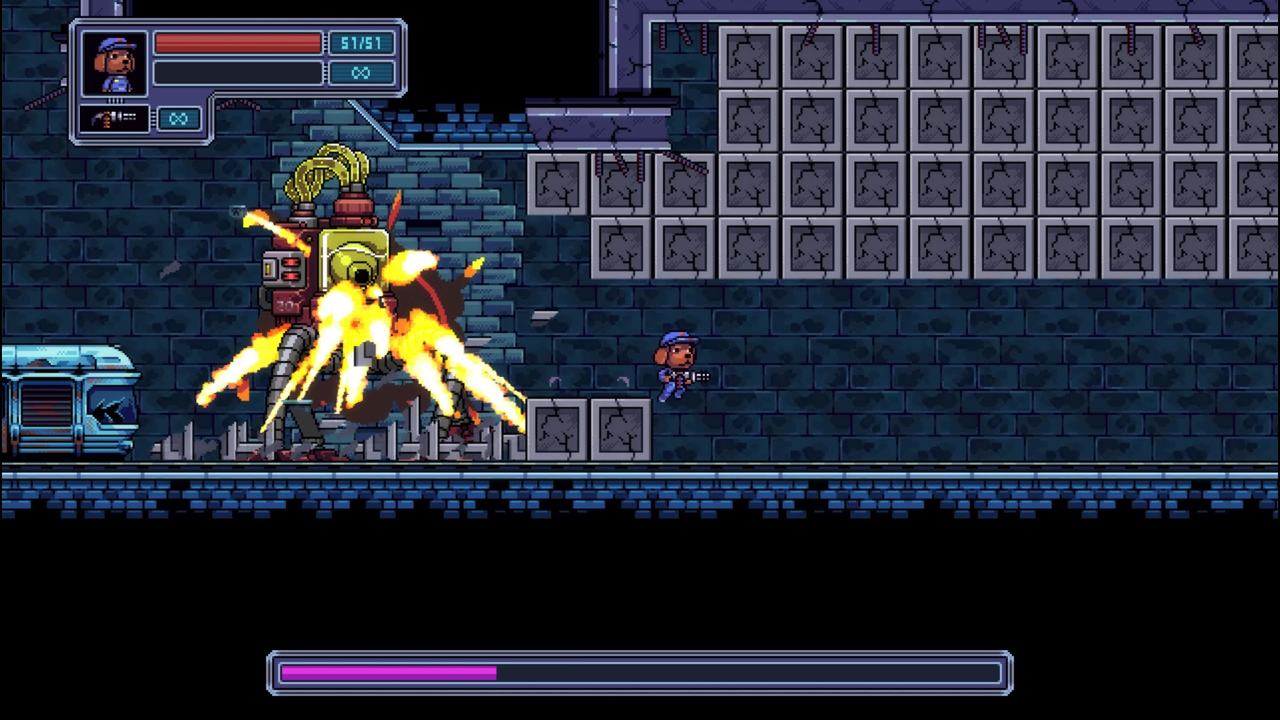Click the fast-forward arrows on the bus

pyautogui.click(x=108, y=408)
